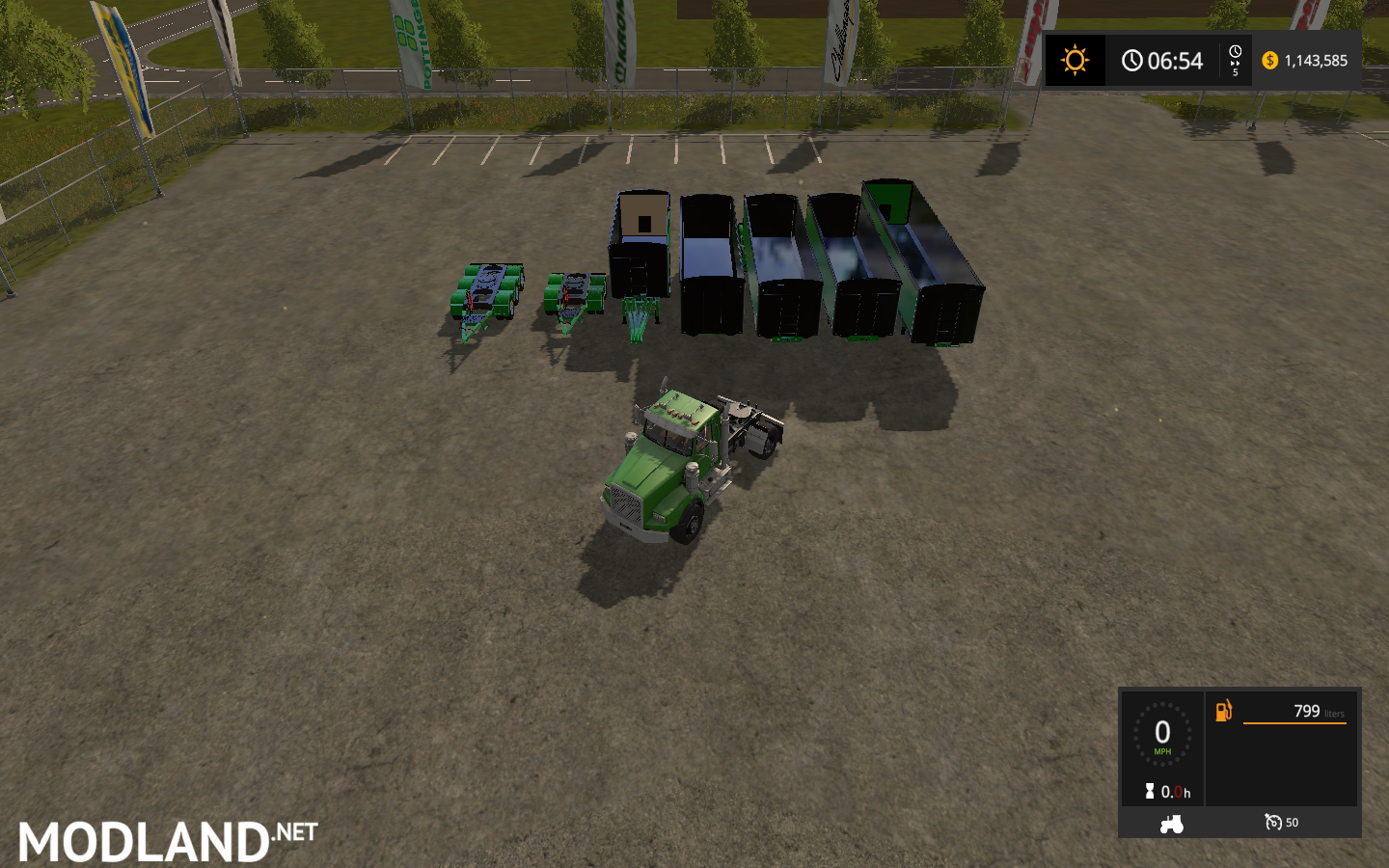Image resolution: width=1389 pixels, height=868 pixels.
Task: Click the hourglass operating-hours icon
Action: (x=1148, y=792)
